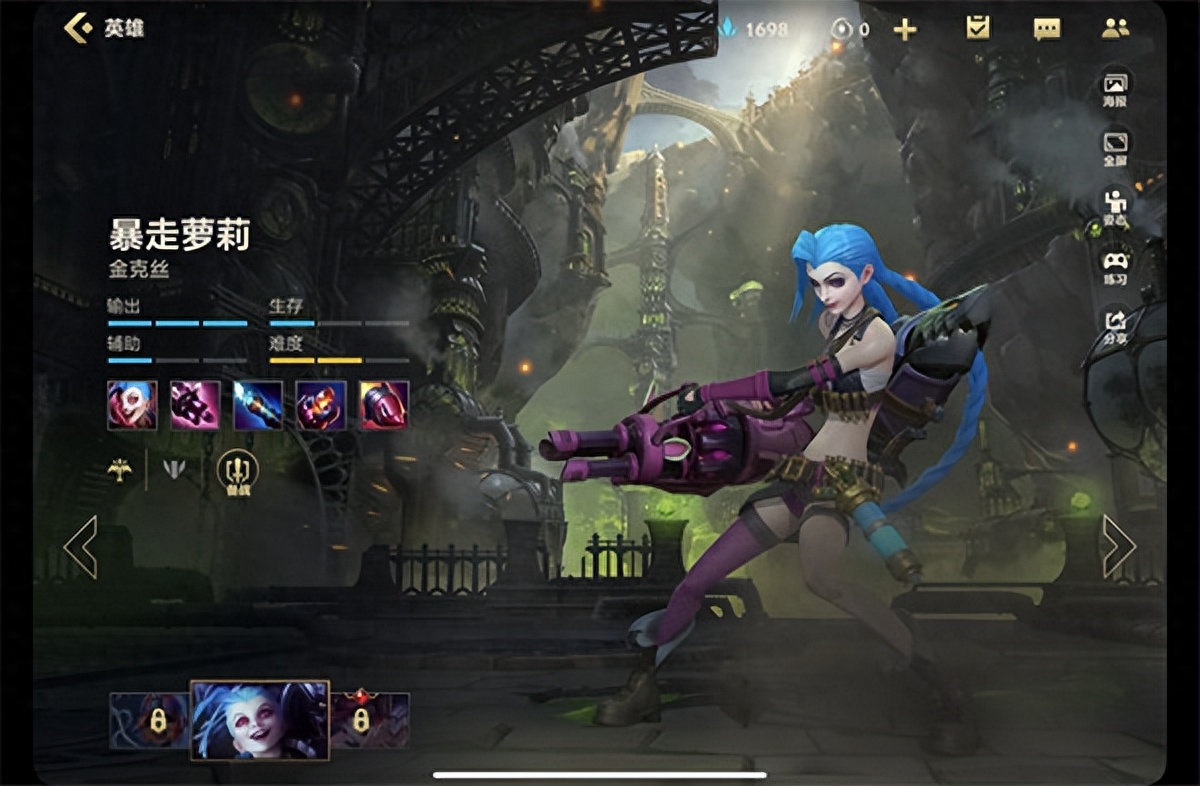Add currency with the plus button
The image size is (1200, 786).
(x=905, y=29)
